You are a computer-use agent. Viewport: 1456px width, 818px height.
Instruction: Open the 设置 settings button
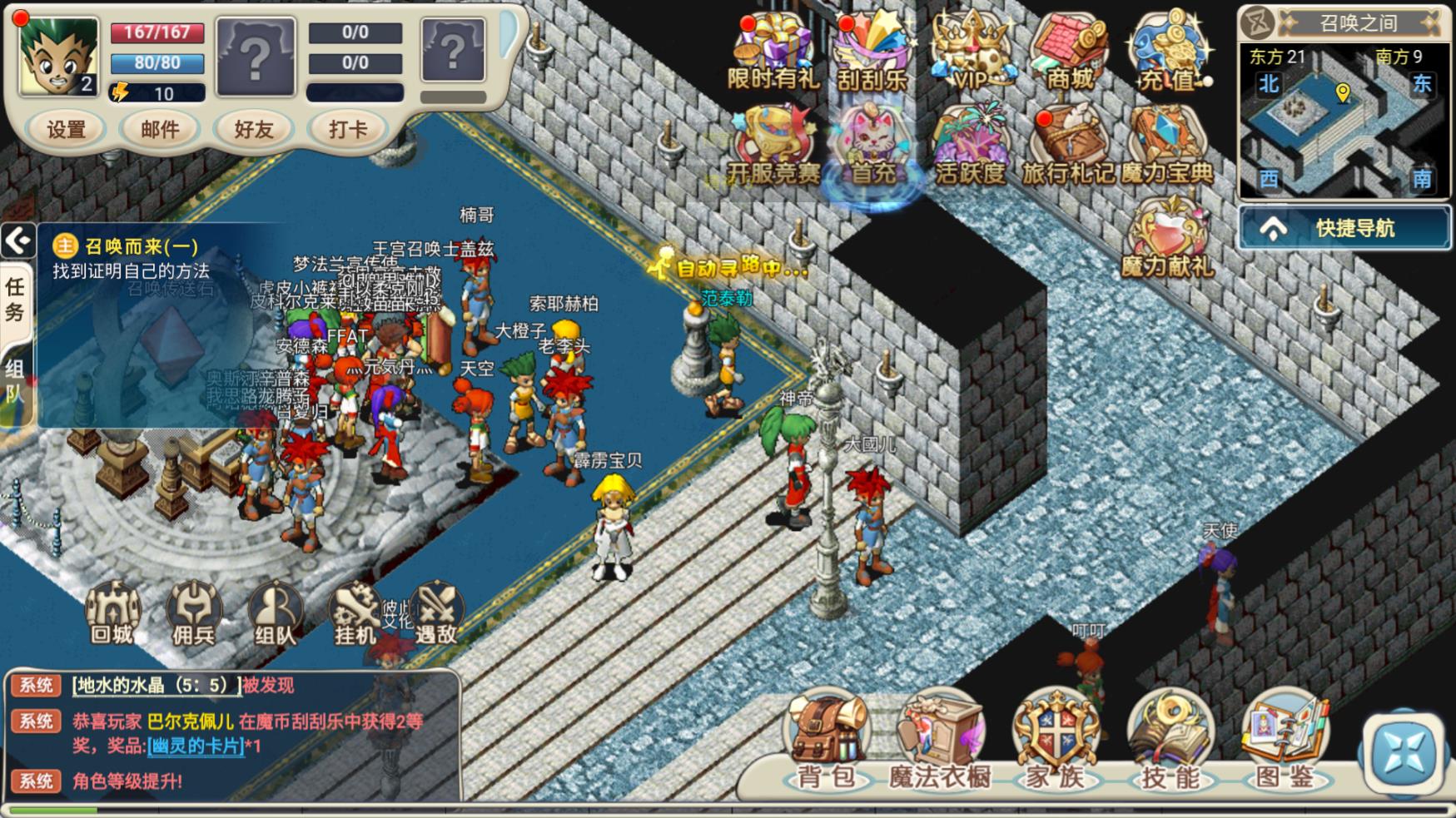pos(67,130)
